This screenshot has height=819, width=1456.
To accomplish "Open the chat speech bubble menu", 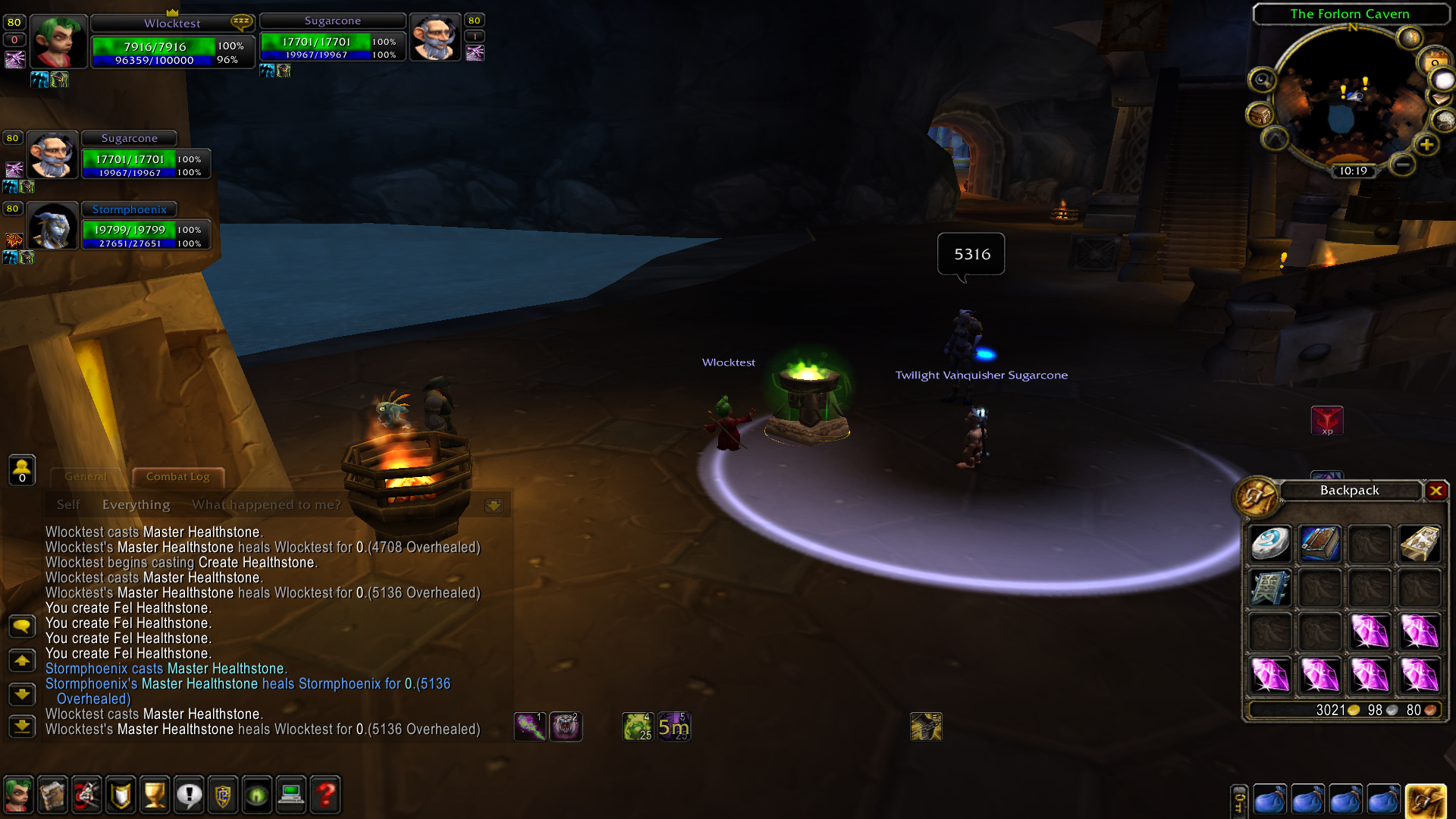I will [22, 626].
